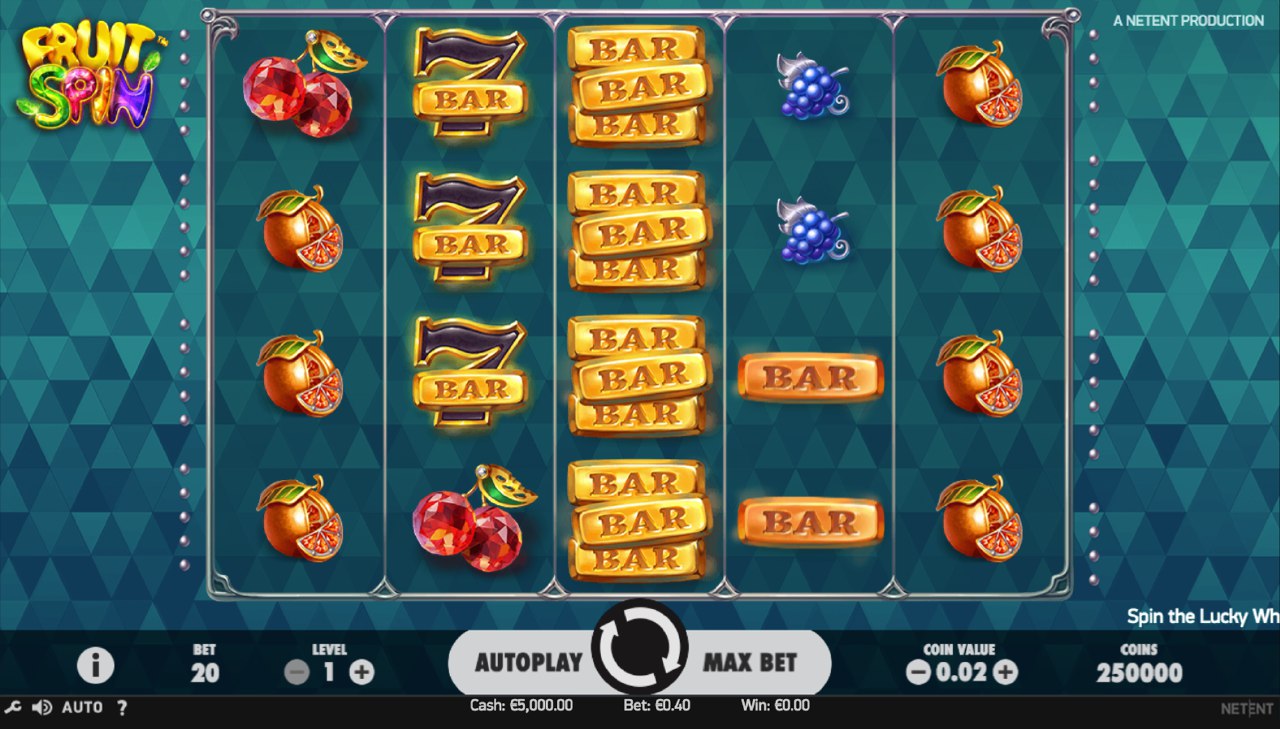The width and height of the screenshot is (1280, 729).
Task: Open game settings wrench icon
Action: pyautogui.click(x=13, y=707)
